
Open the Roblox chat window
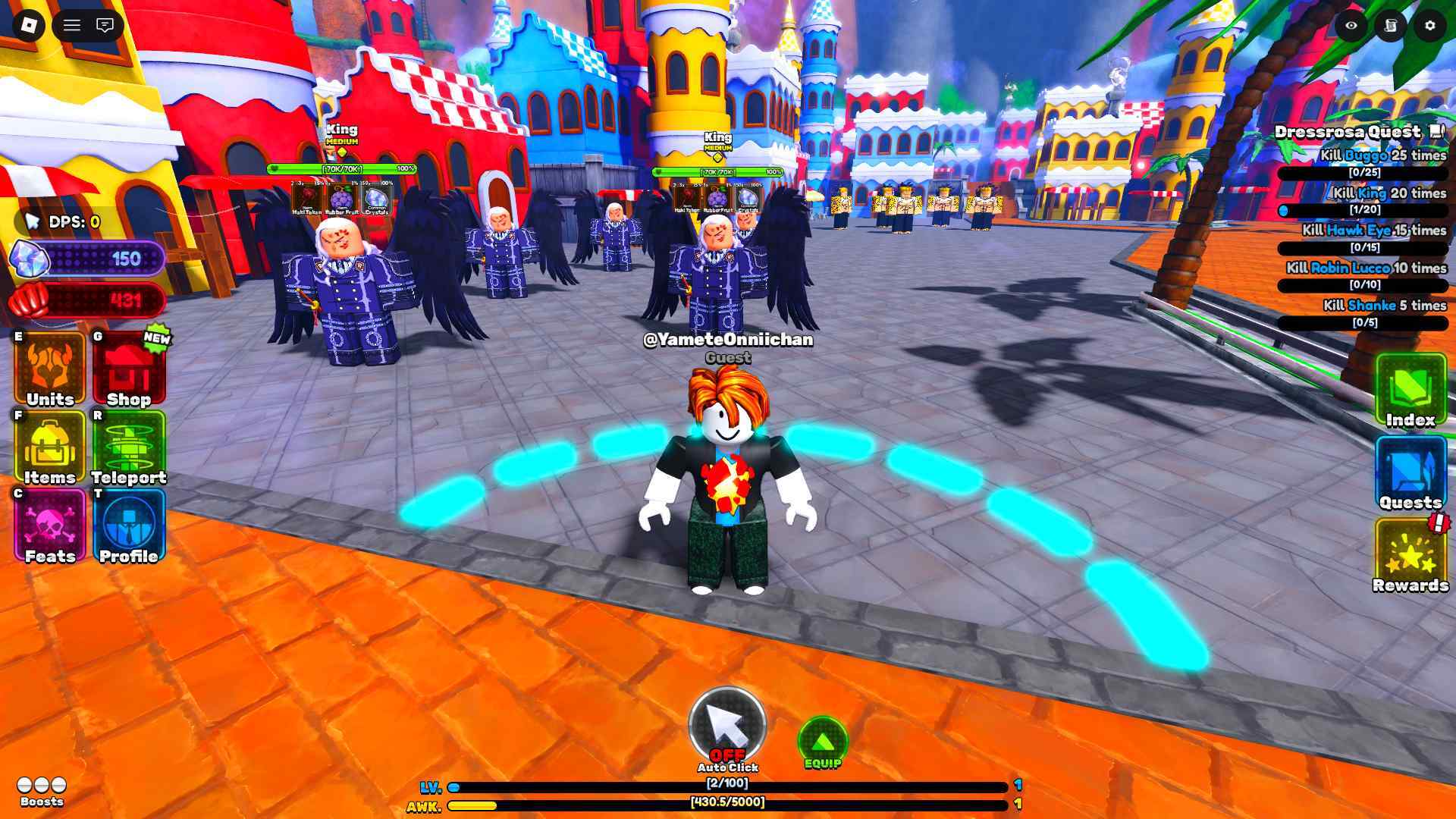coord(105,26)
